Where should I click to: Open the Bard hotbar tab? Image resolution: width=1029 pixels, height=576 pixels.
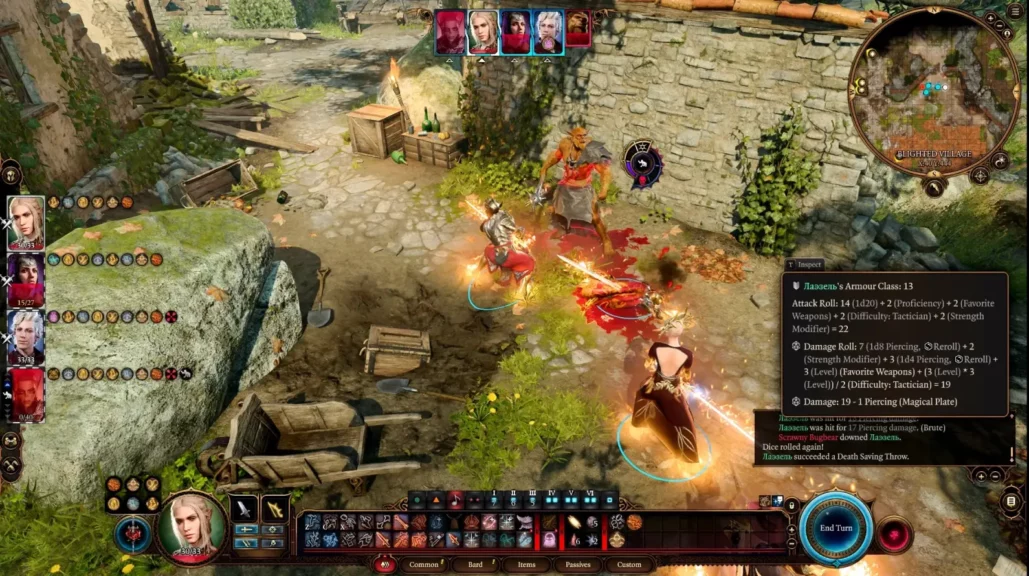477,565
